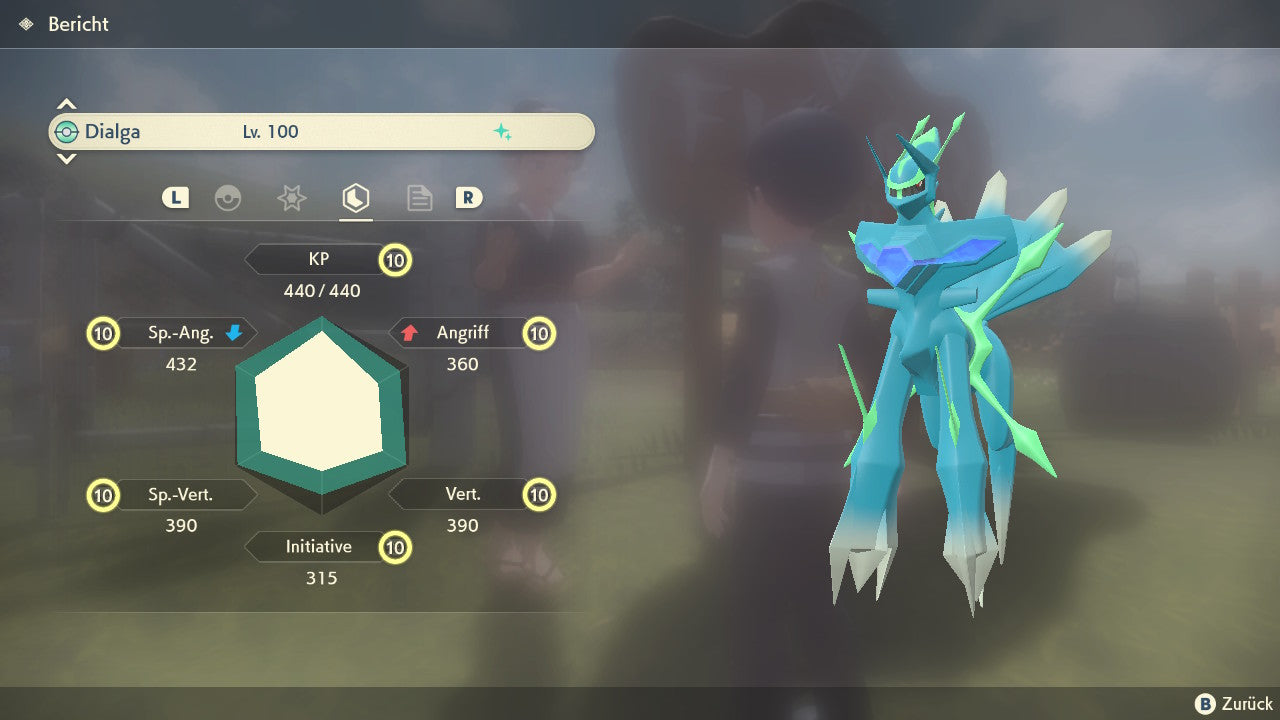Switch to the Poké Ball info tab
The image size is (1280, 720).
(228, 198)
